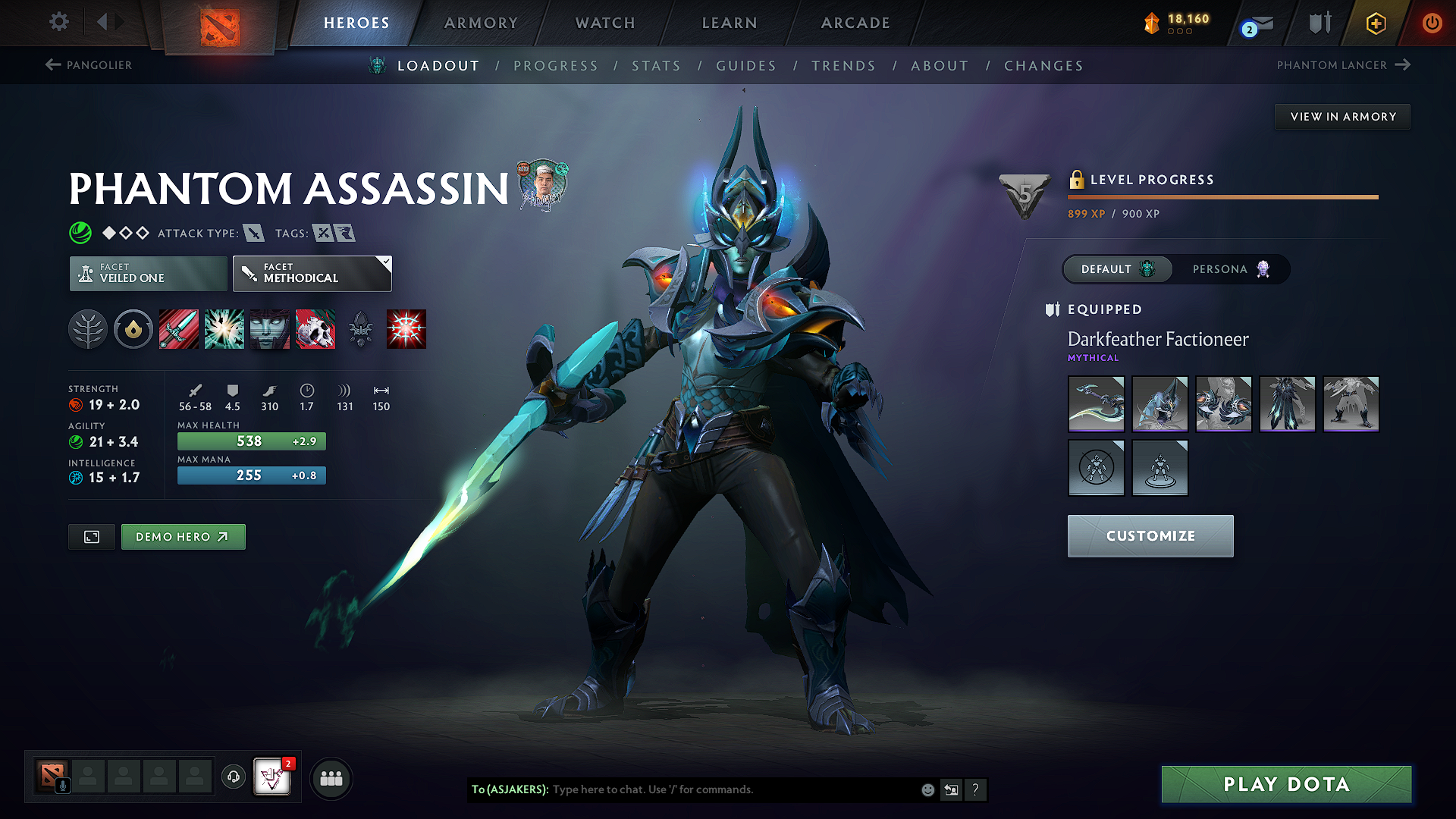Launch Demo Hero mode
Viewport: 1456px width, 819px height.
point(183,537)
